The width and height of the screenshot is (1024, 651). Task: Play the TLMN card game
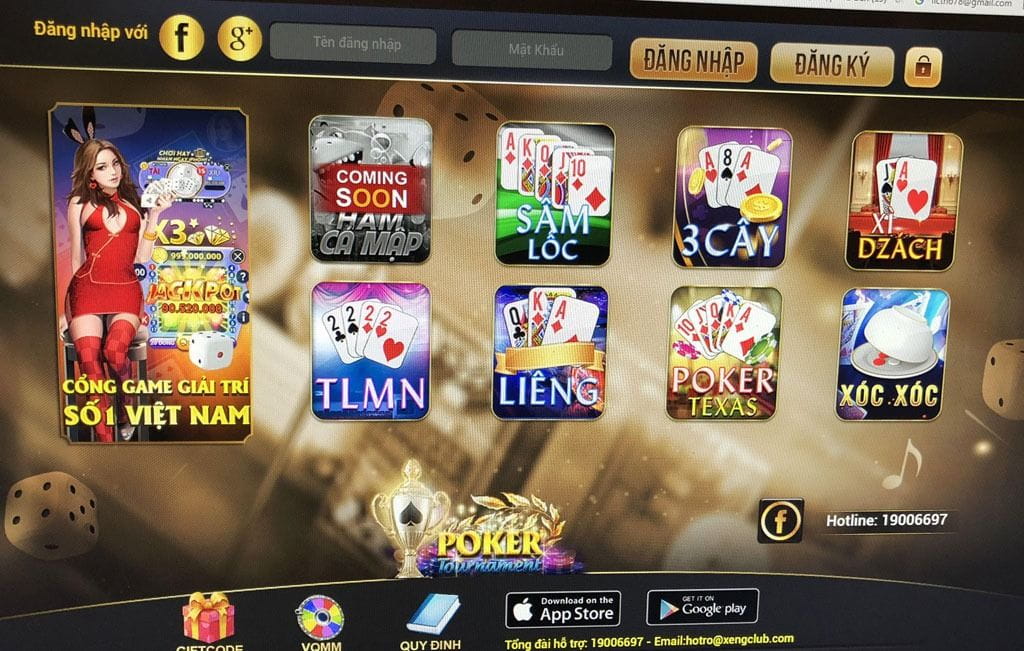click(x=371, y=350)
